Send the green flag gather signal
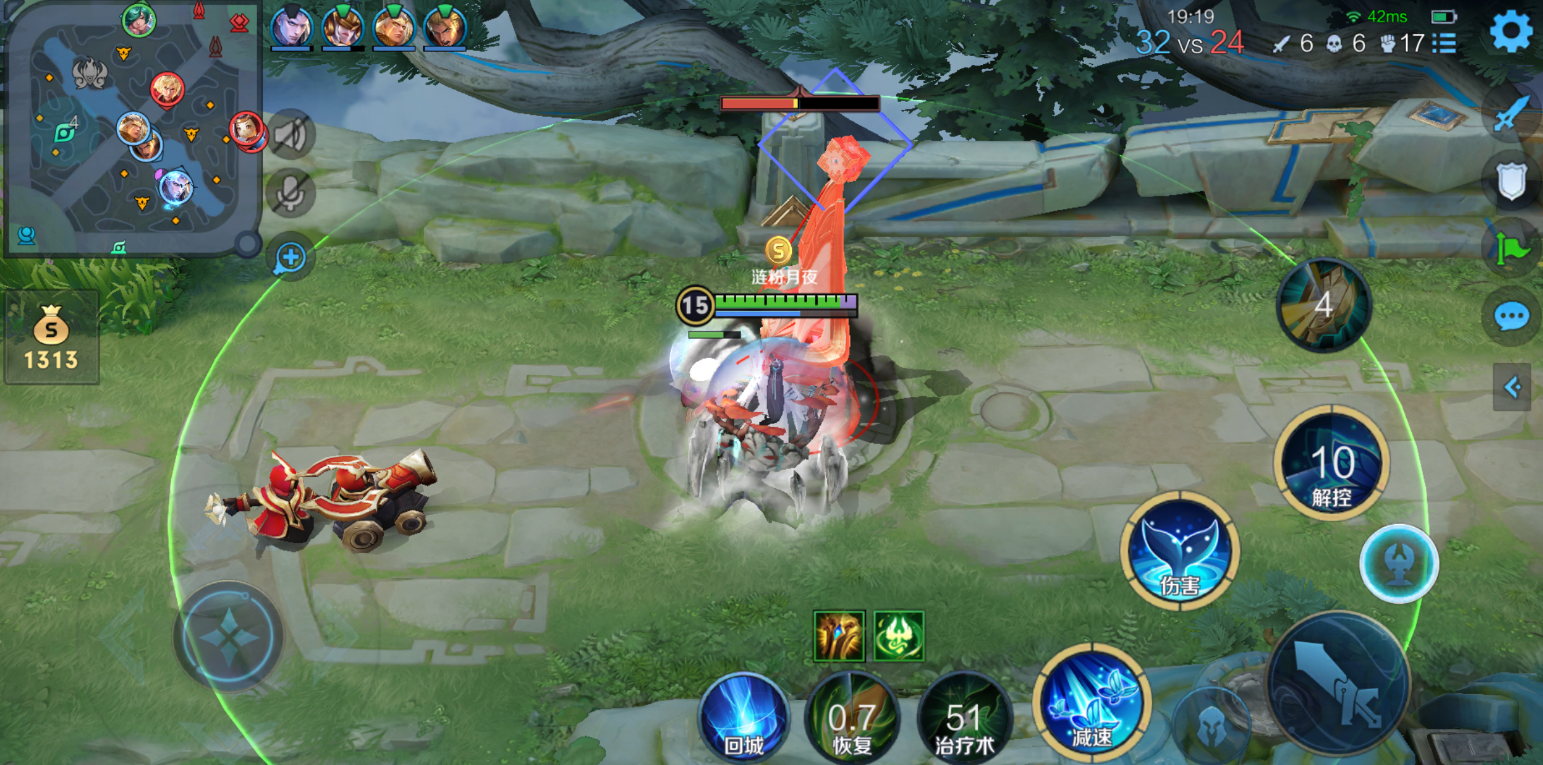Image resolution: width=1543 pixels, height=765 pixels. (1510, 248)
